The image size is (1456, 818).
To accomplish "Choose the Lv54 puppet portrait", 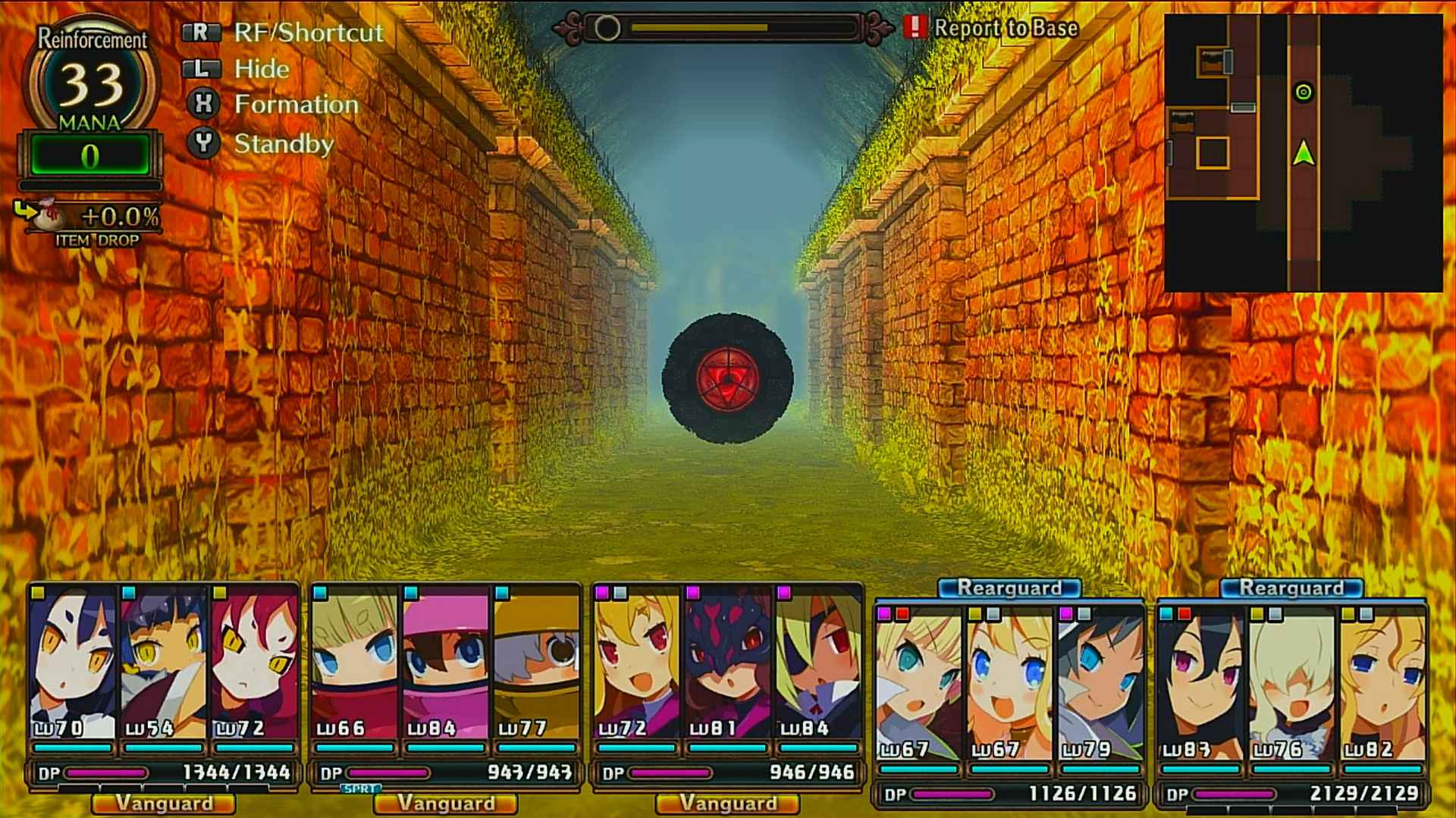I will pos(163,663).
